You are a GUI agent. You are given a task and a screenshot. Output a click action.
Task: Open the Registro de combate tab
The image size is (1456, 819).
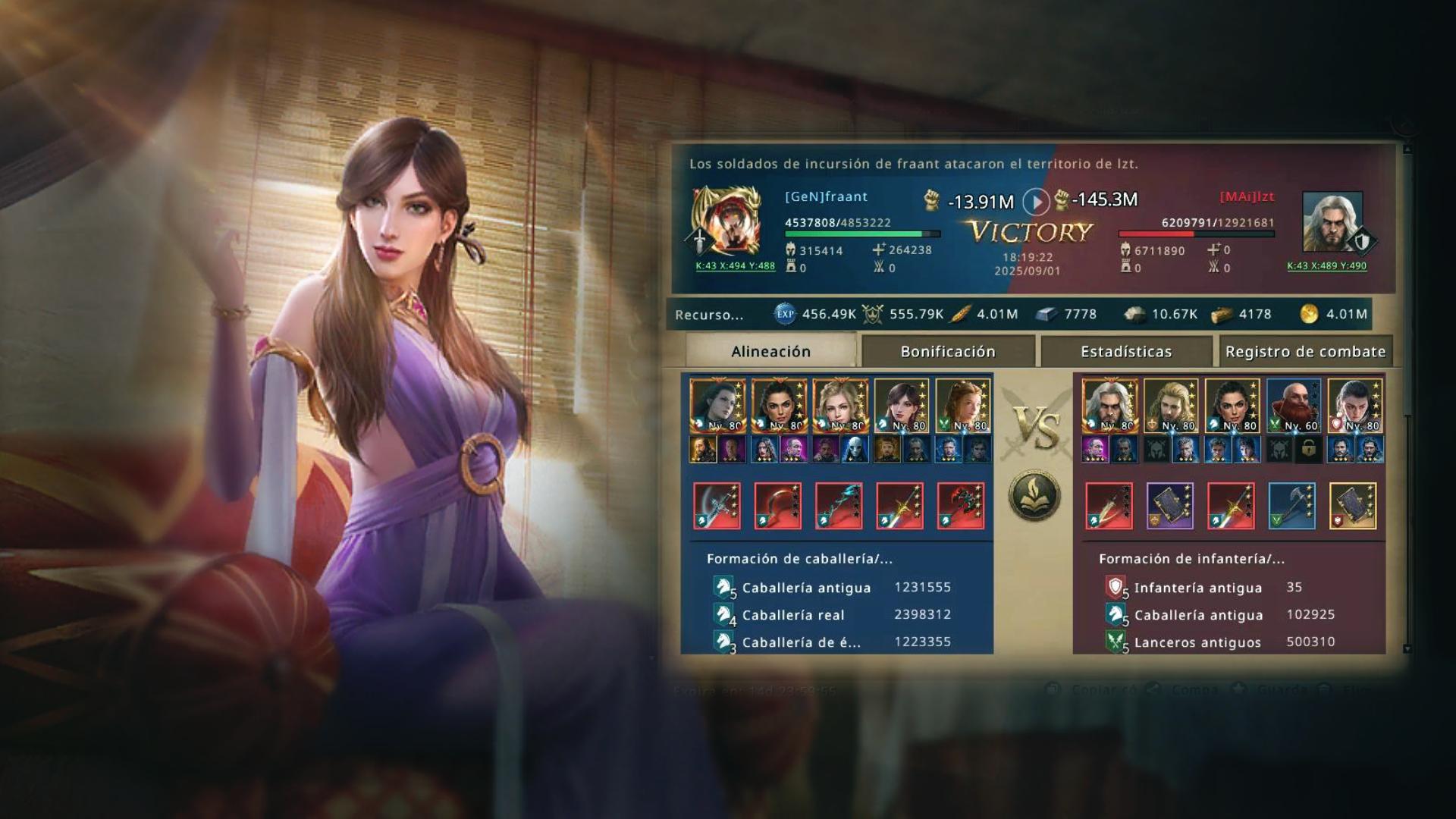[1305, 352]
